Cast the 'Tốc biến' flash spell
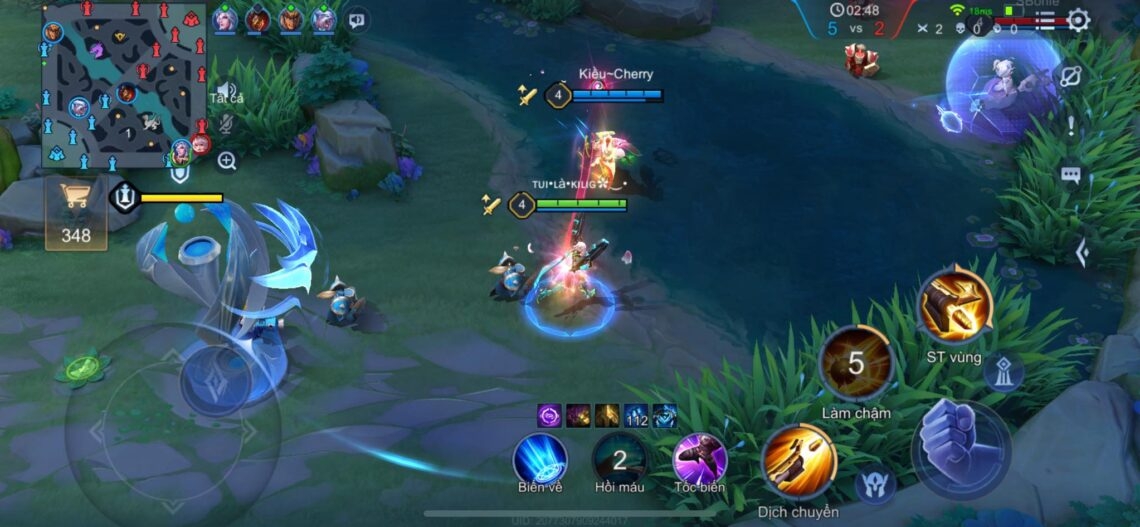 click(x=699, y=459)
